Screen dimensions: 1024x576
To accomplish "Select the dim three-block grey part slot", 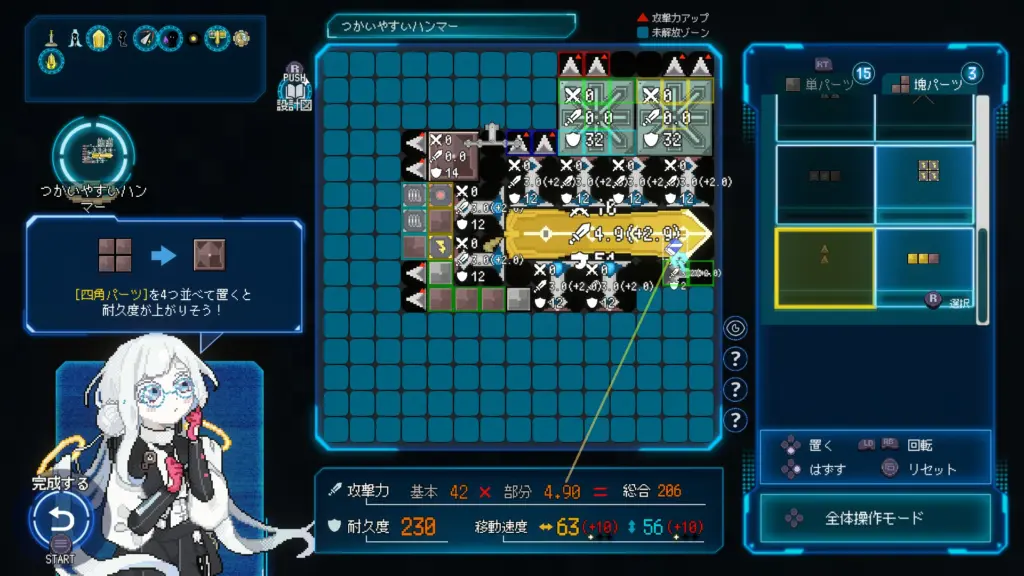I will [825, 176].
